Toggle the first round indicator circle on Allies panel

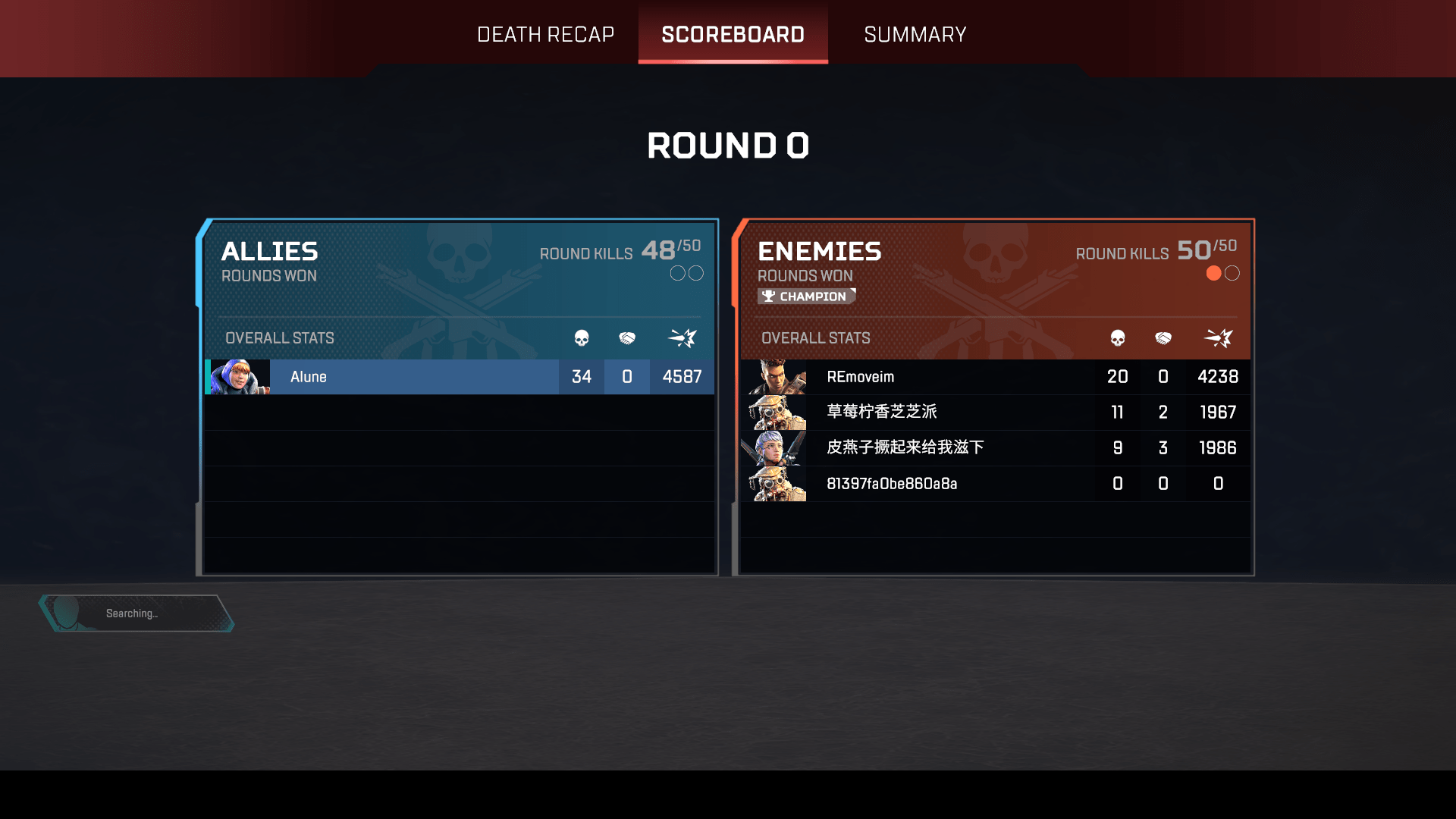pos(677,273)
